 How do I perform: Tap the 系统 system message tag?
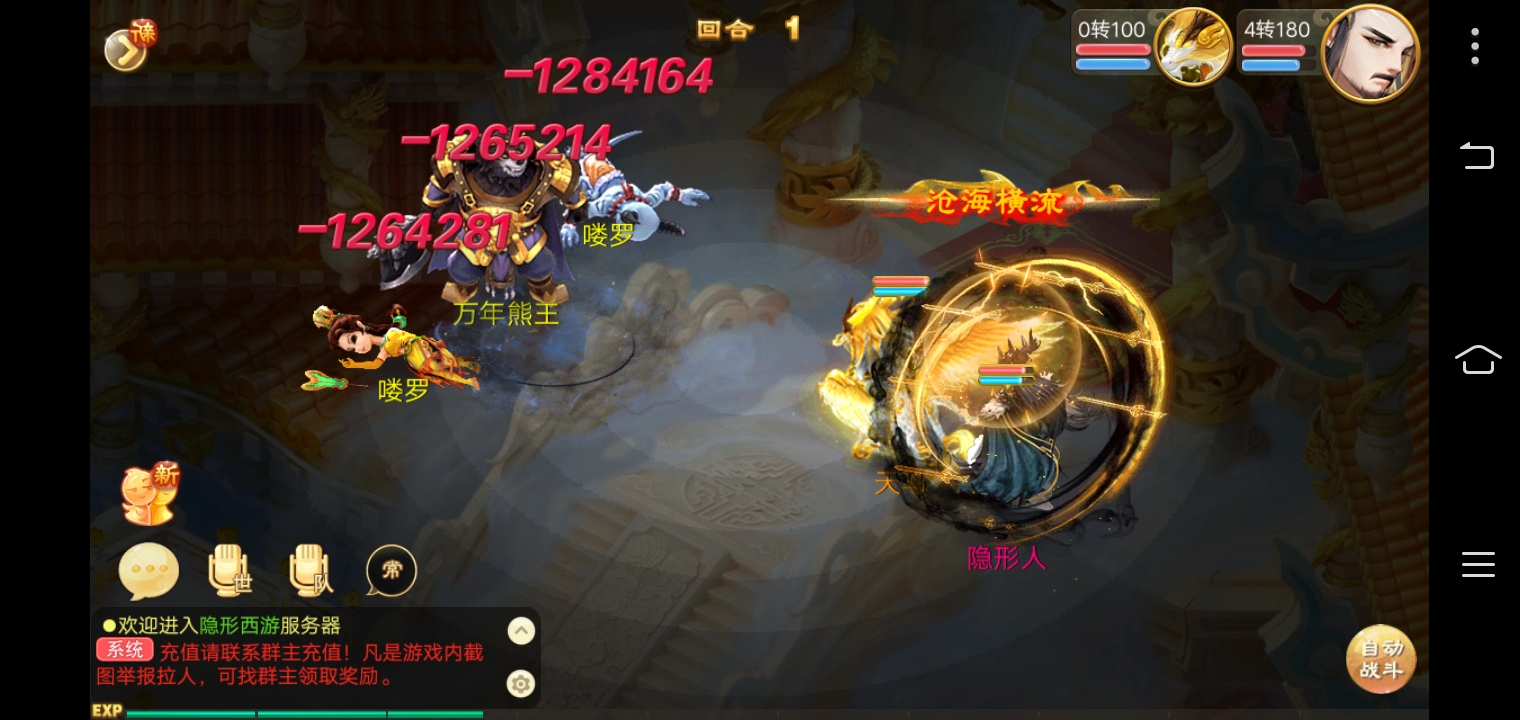point(124,648)
